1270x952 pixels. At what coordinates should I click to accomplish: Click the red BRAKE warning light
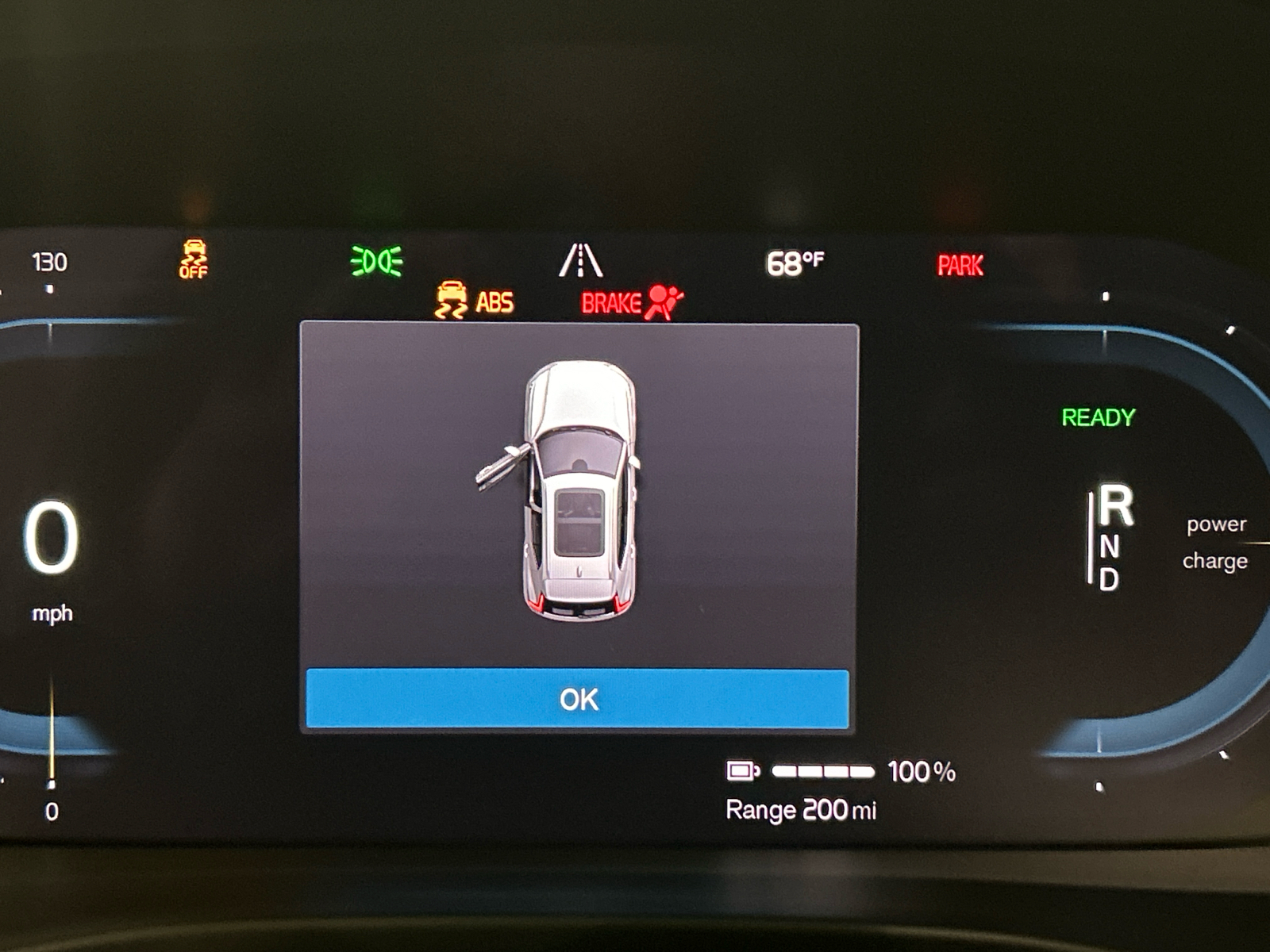(611, 301)
